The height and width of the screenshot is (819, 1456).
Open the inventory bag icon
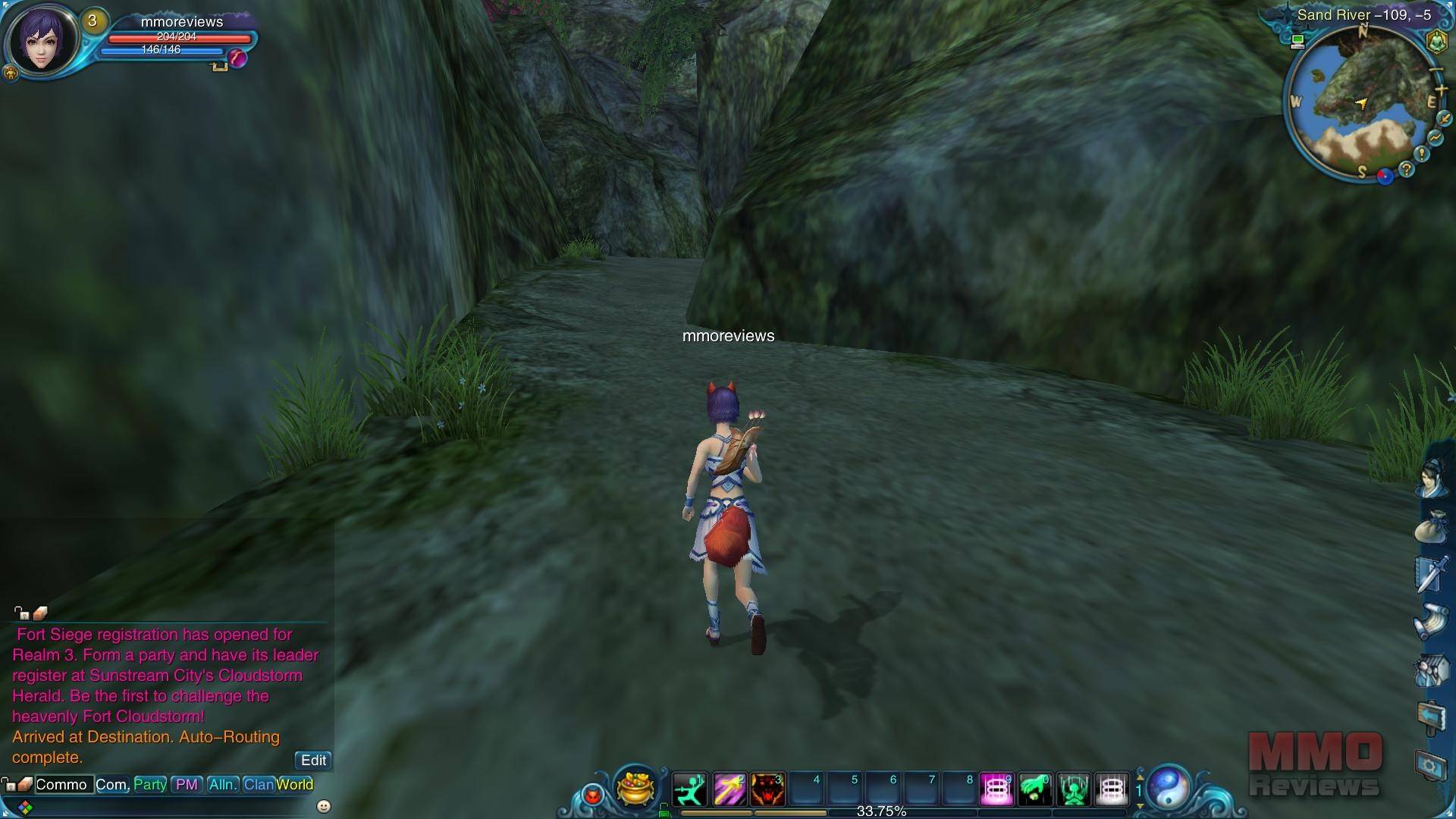click(1431, 526)
